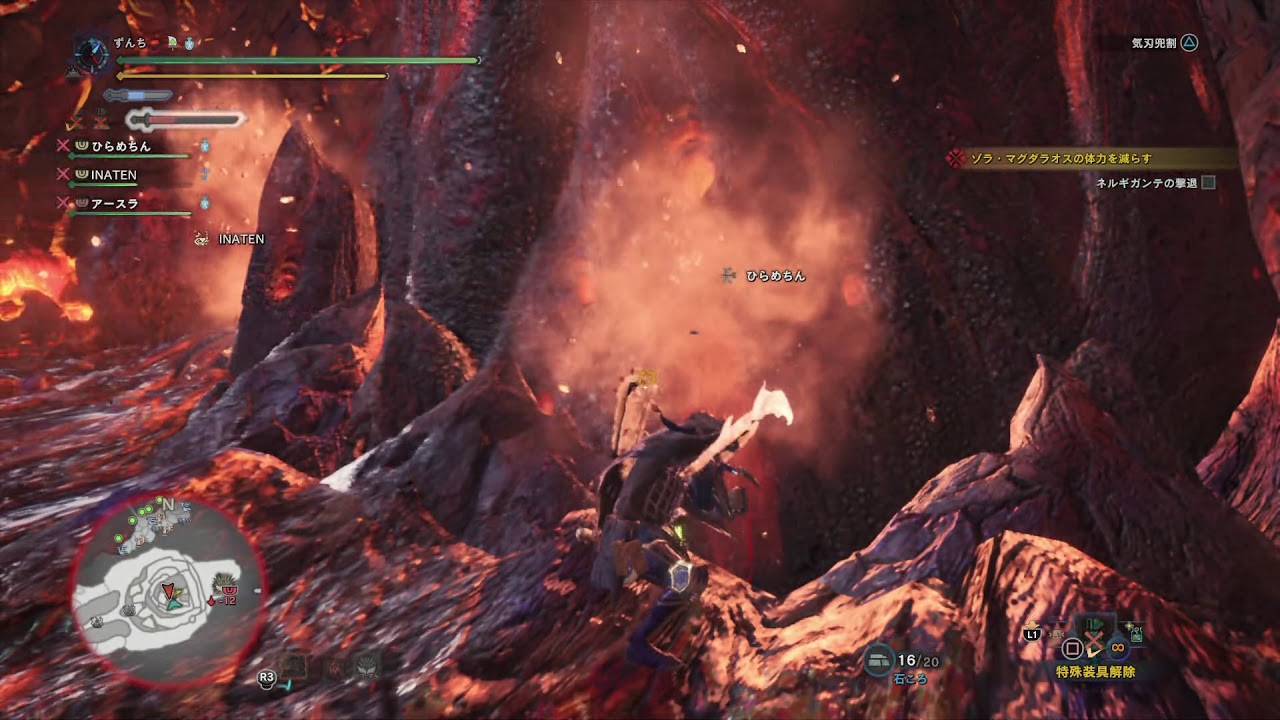Toggle the ネルギガンテの撃退 objective checkbox
1280x720 pixels.
coord(1208,183)
